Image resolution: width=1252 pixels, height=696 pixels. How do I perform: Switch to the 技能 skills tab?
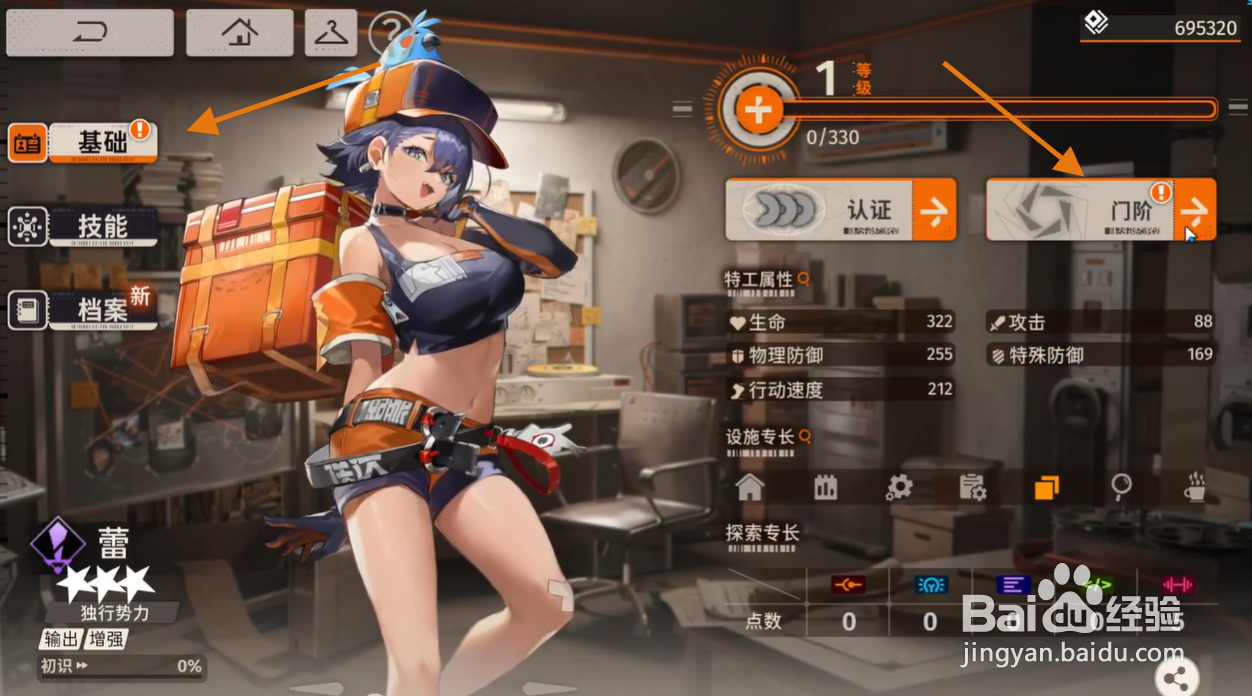click(x=85, y=227)
